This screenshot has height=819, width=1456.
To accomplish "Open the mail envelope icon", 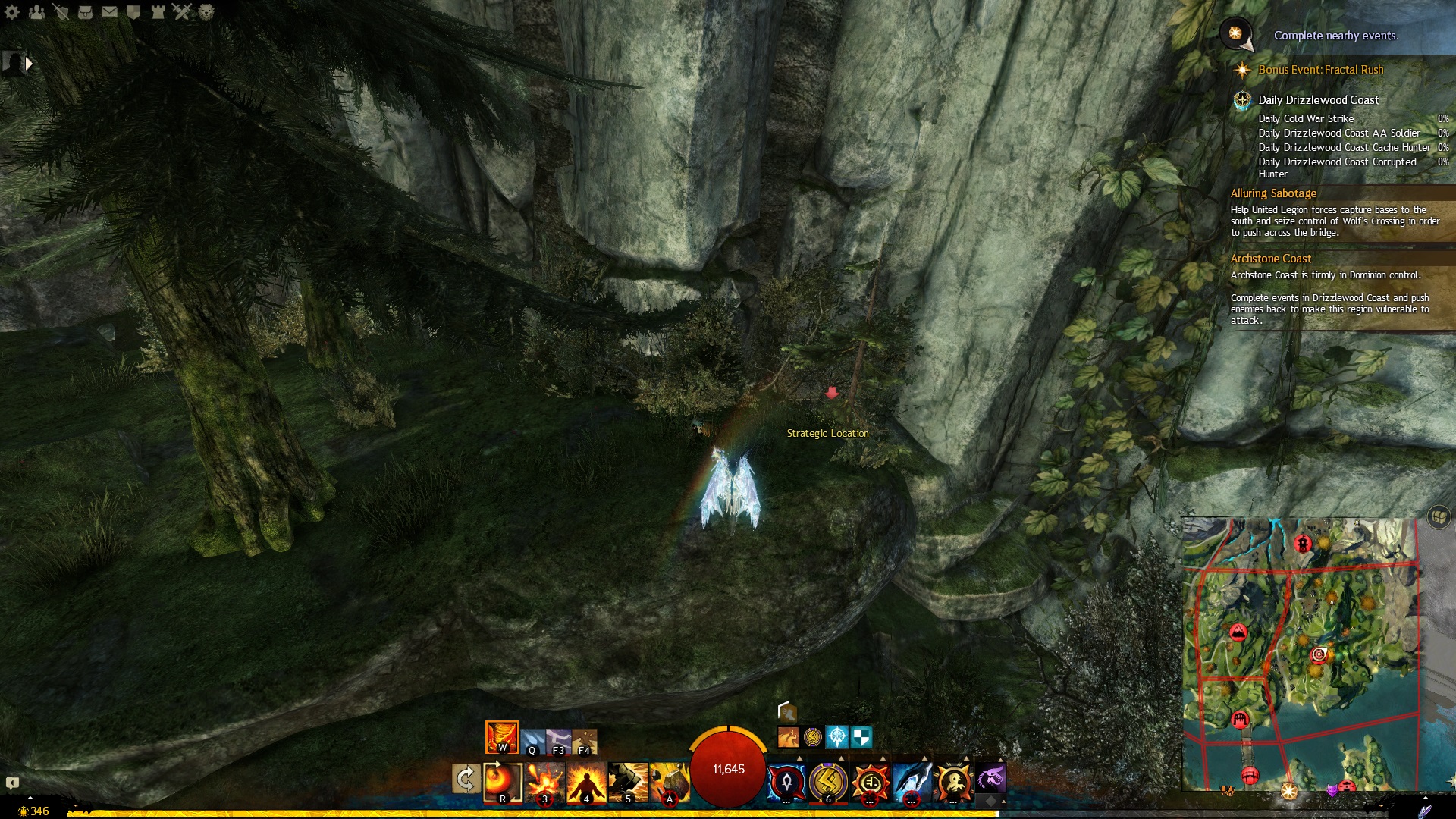I will tap(109, 12).
